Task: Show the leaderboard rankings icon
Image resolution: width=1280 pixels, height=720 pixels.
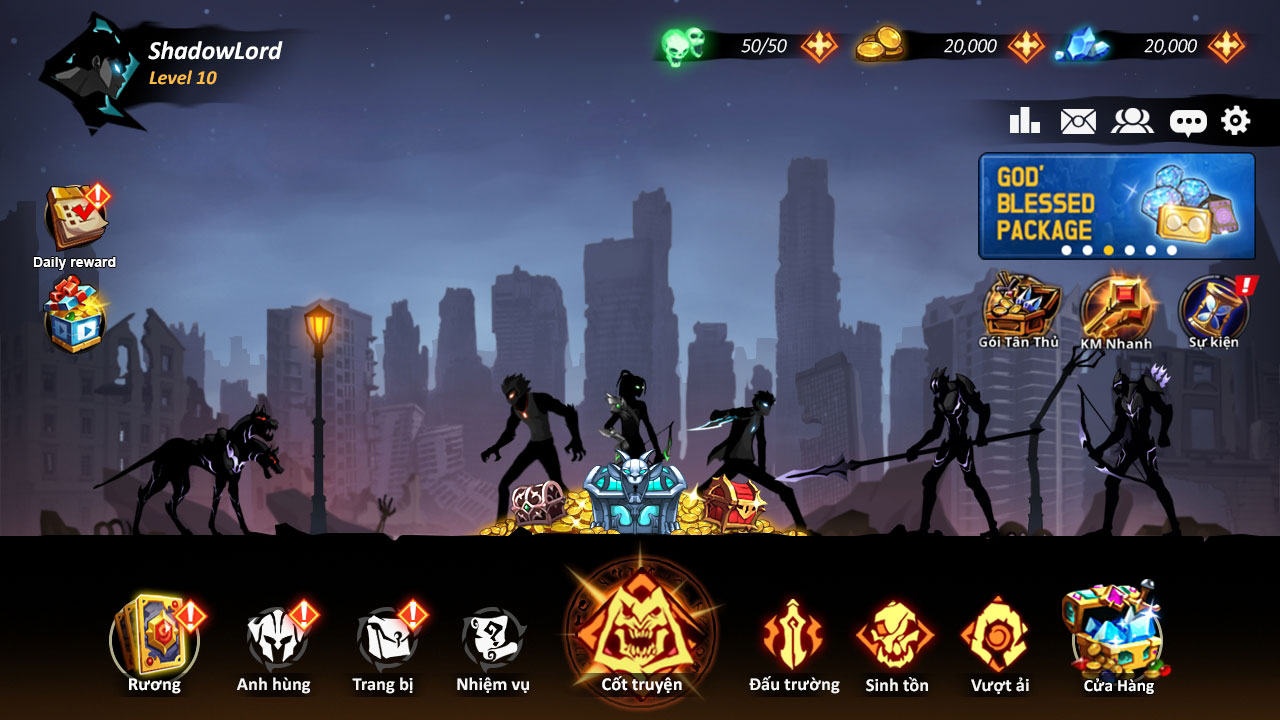Action: [x=1024, y=121]
